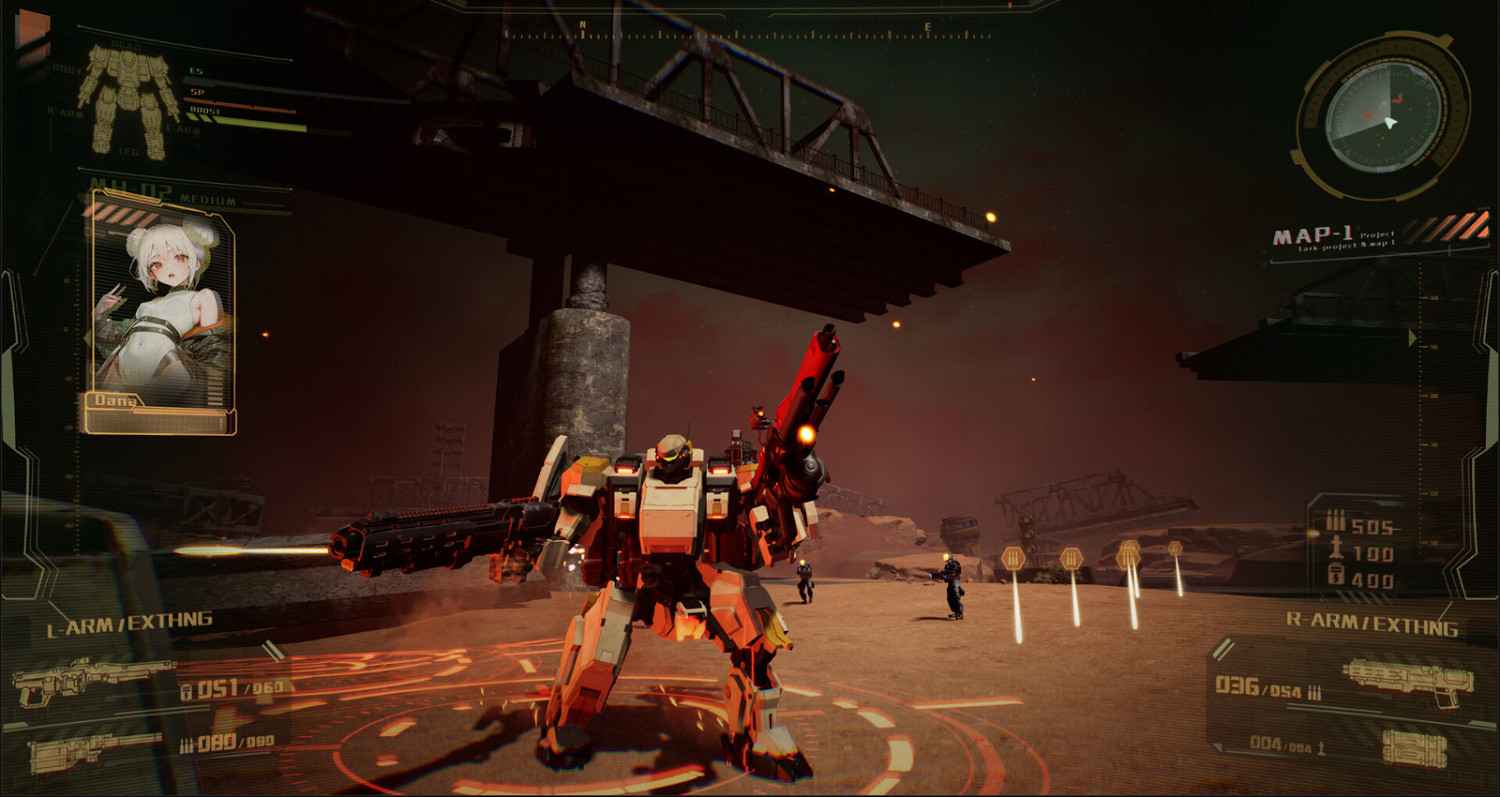Toggle the BODY indicator on the damage panel

pos(66,69)
